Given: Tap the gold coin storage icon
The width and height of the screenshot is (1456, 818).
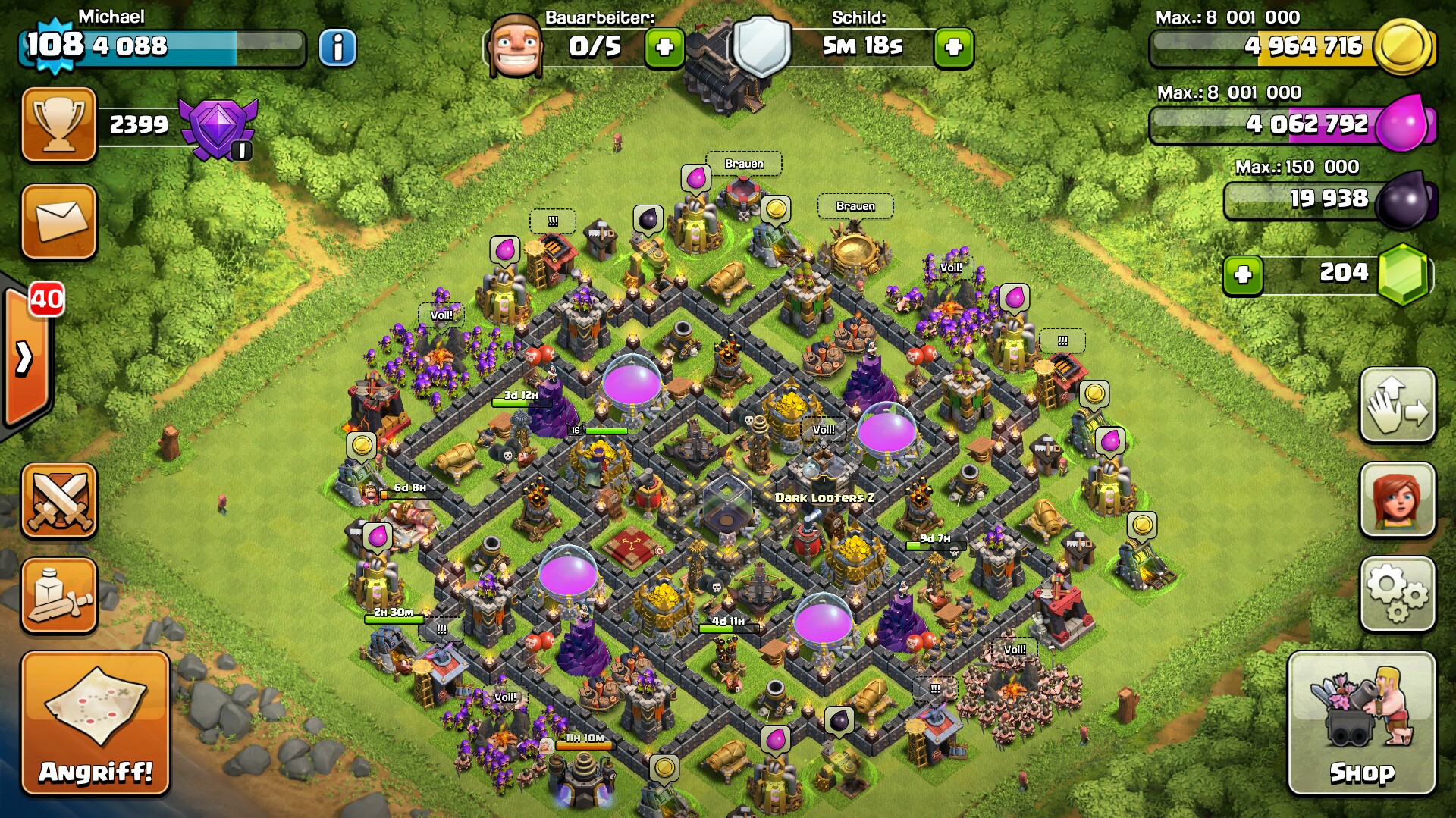Looking at the screenshot, I should click(1403, 46).
